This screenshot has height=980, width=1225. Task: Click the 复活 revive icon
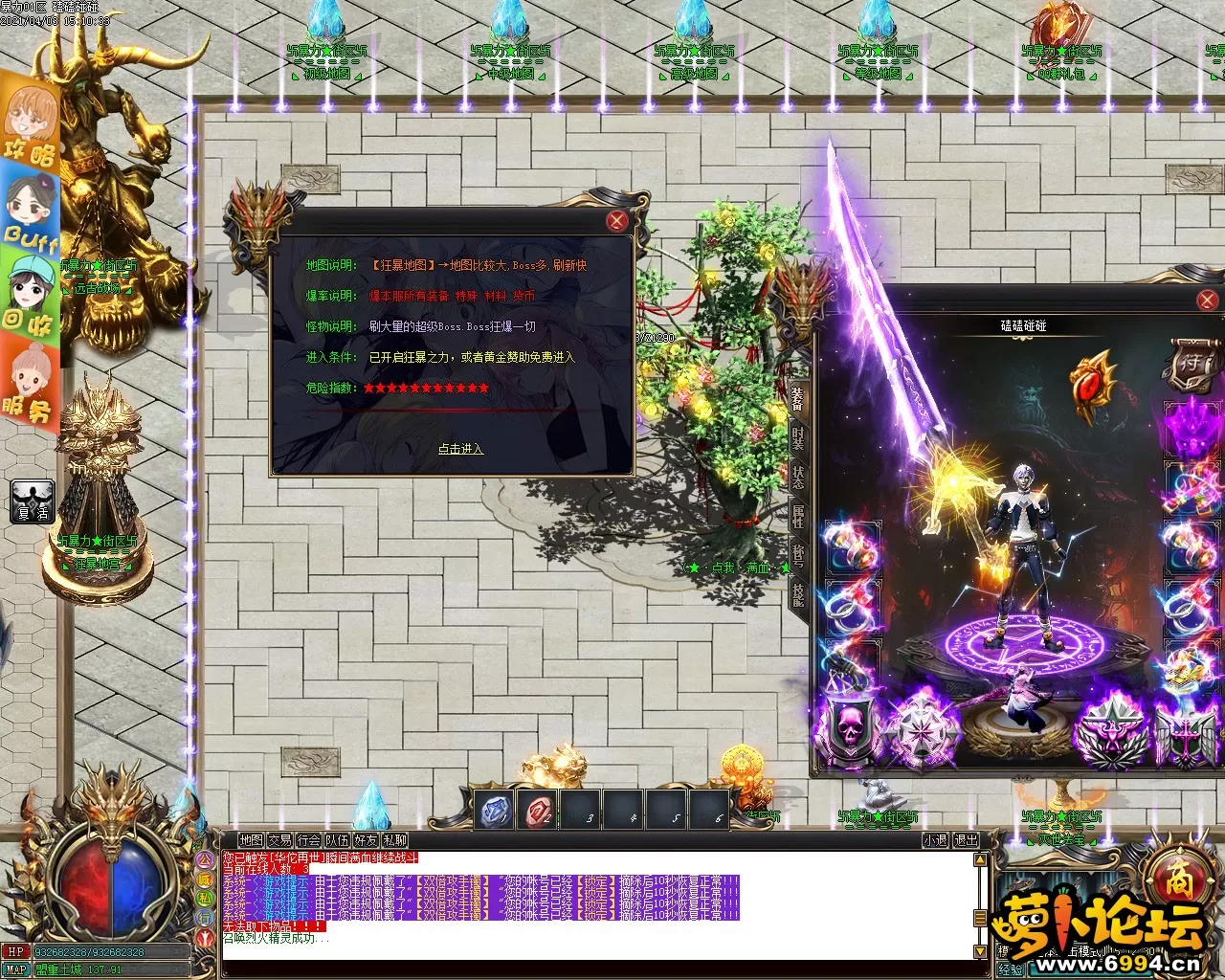click(x=32, y=501)
